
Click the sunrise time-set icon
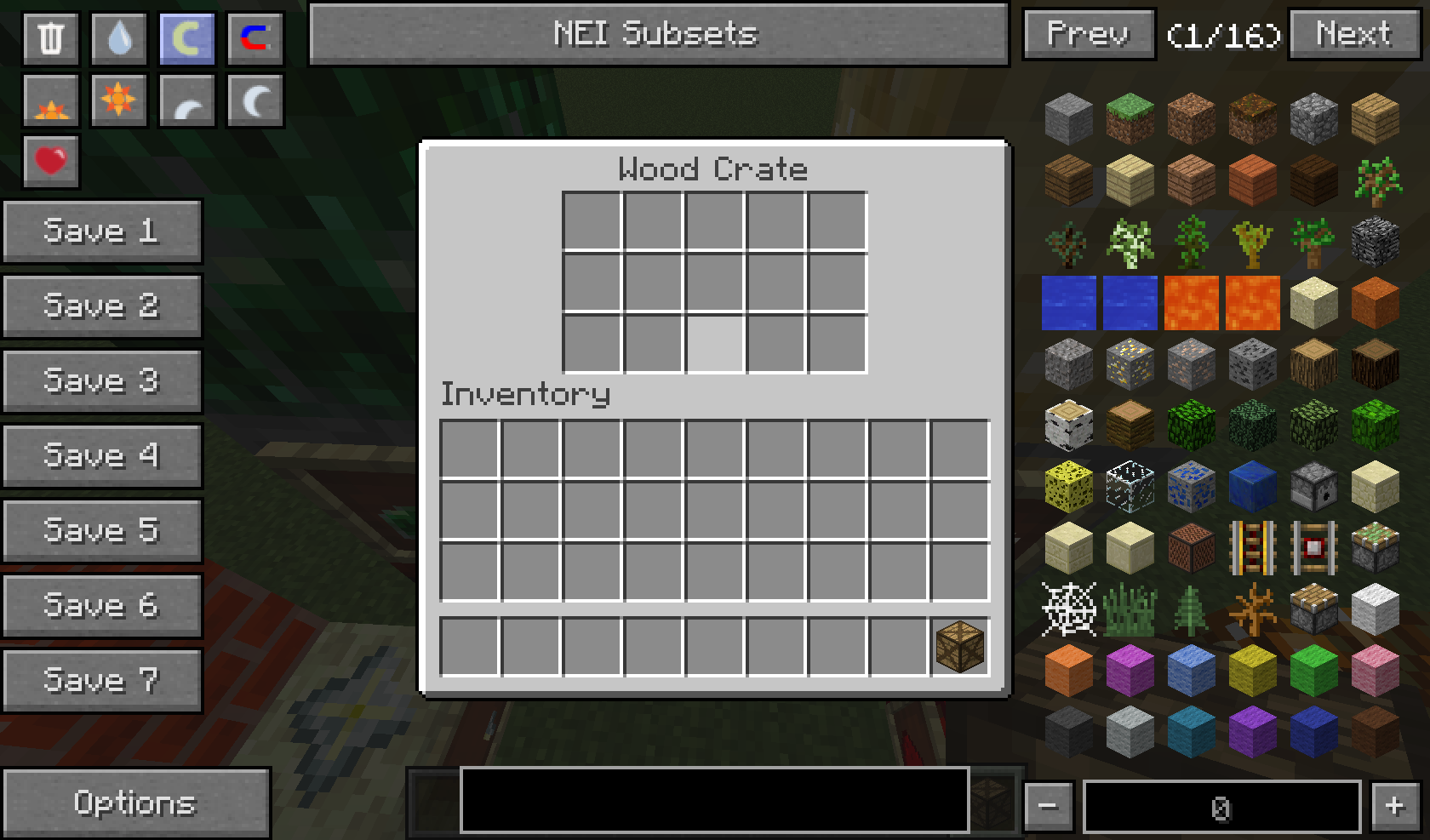(x=50, y=100)
